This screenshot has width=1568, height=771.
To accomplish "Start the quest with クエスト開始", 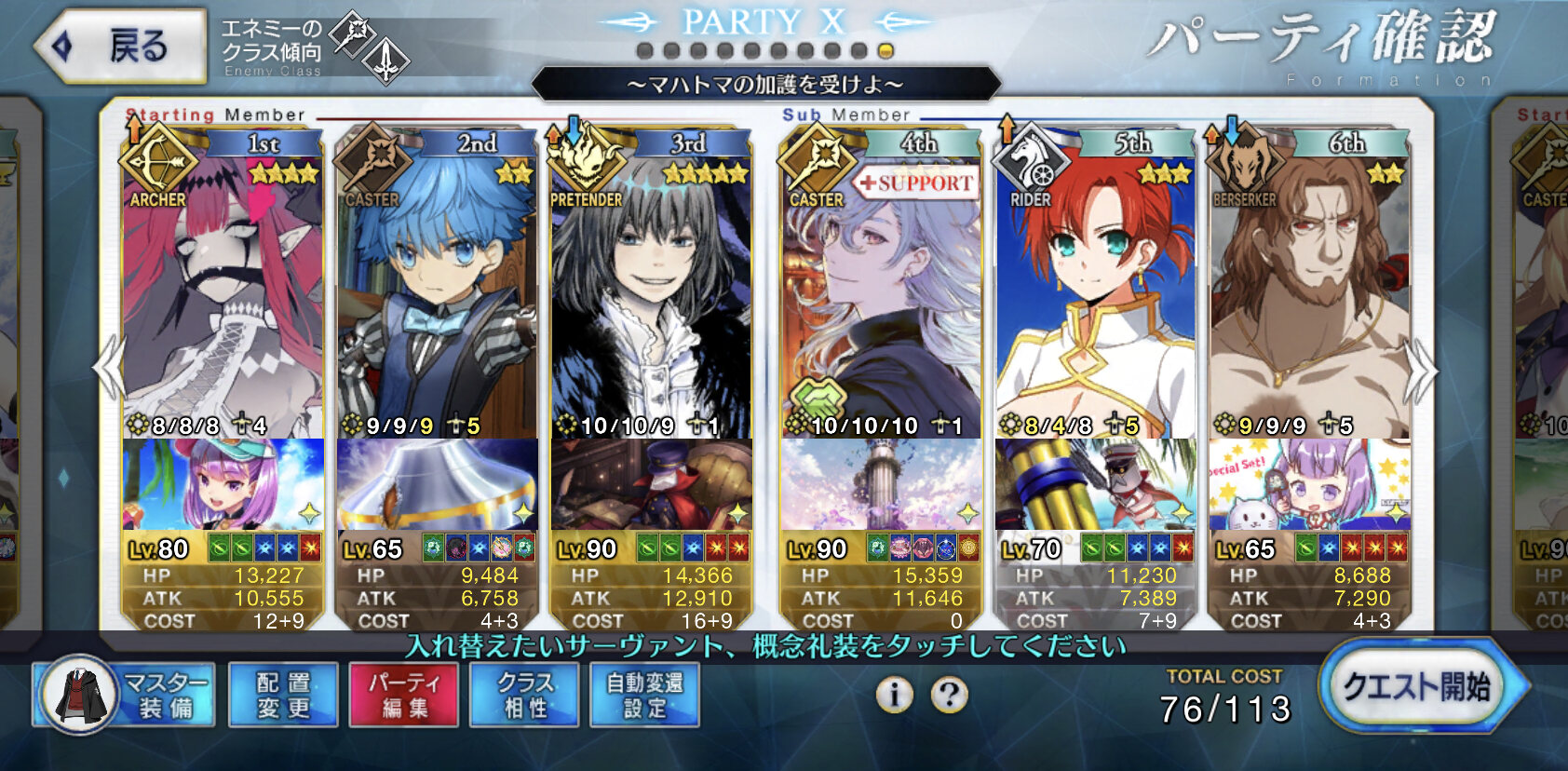I will (1419, 688).
